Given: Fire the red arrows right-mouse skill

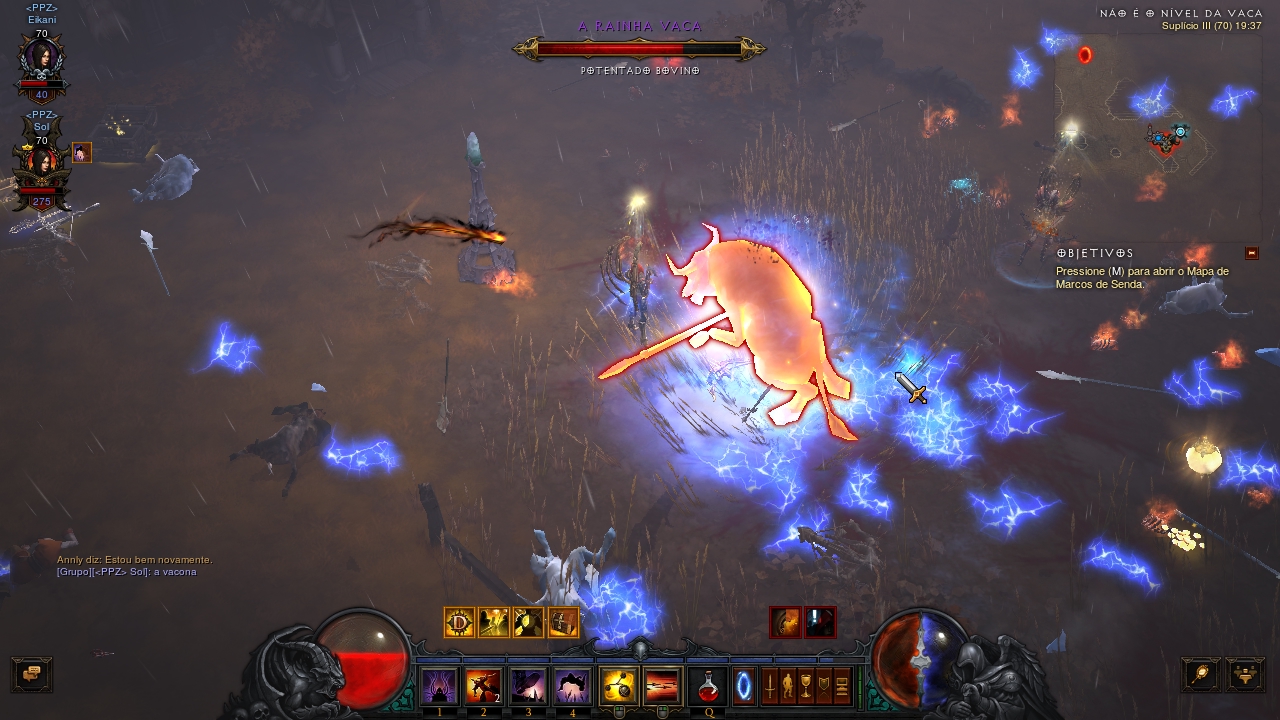Looking at the screenshot, I should point(662,686).
